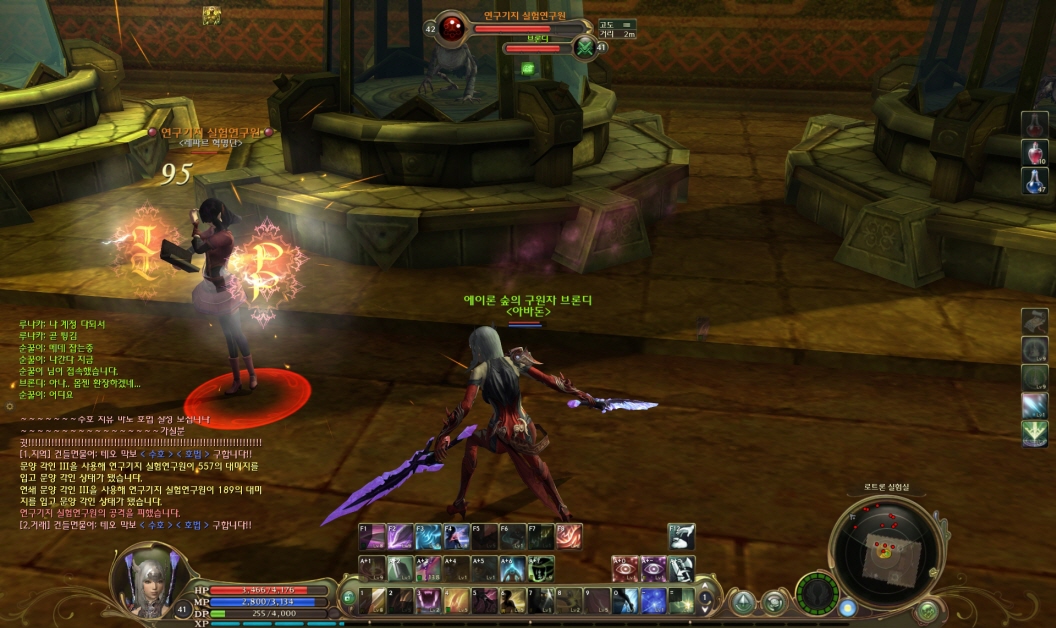Toggle the green hotbar lock button
Image resolution: width=1056 pixels, height=628 pixels.
coord(348,598)
